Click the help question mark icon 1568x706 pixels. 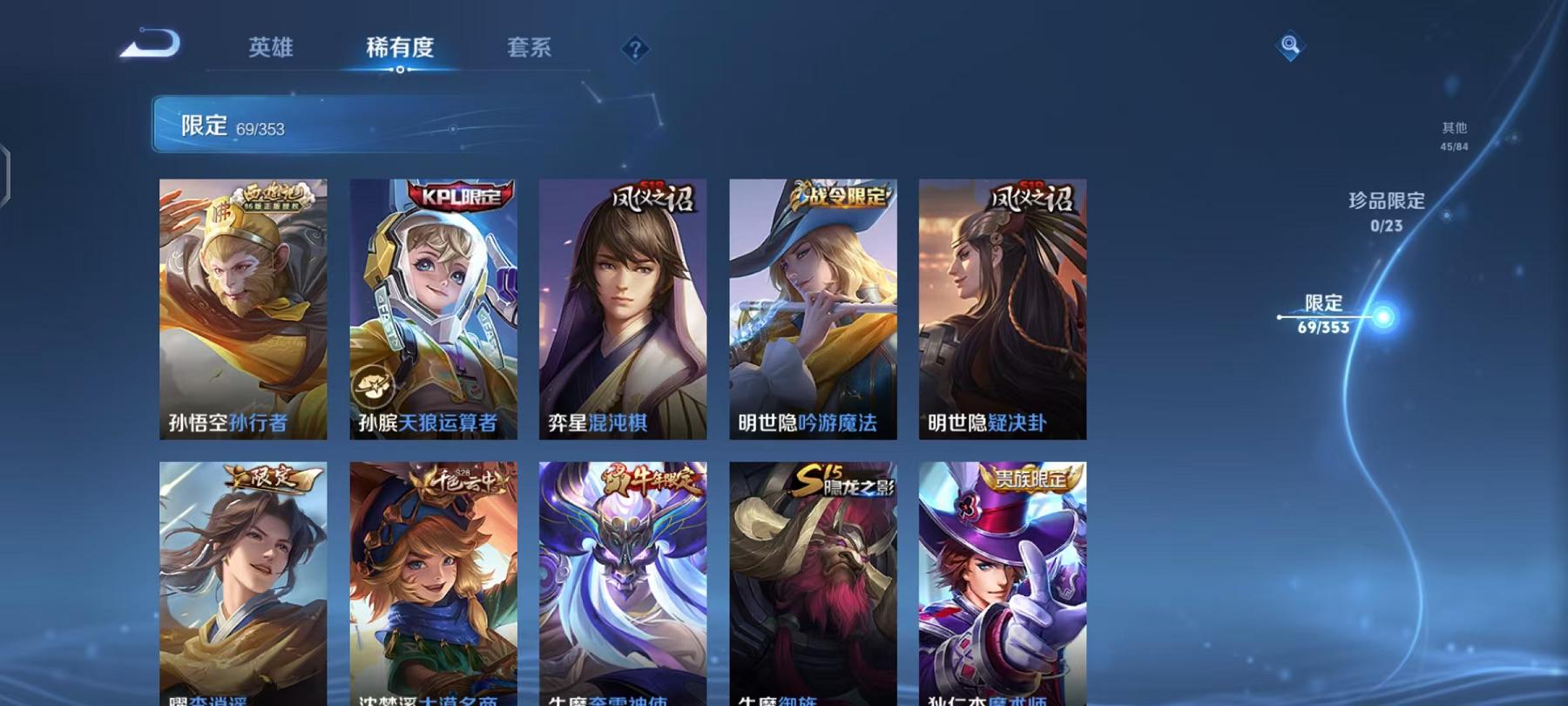point(635,48)
